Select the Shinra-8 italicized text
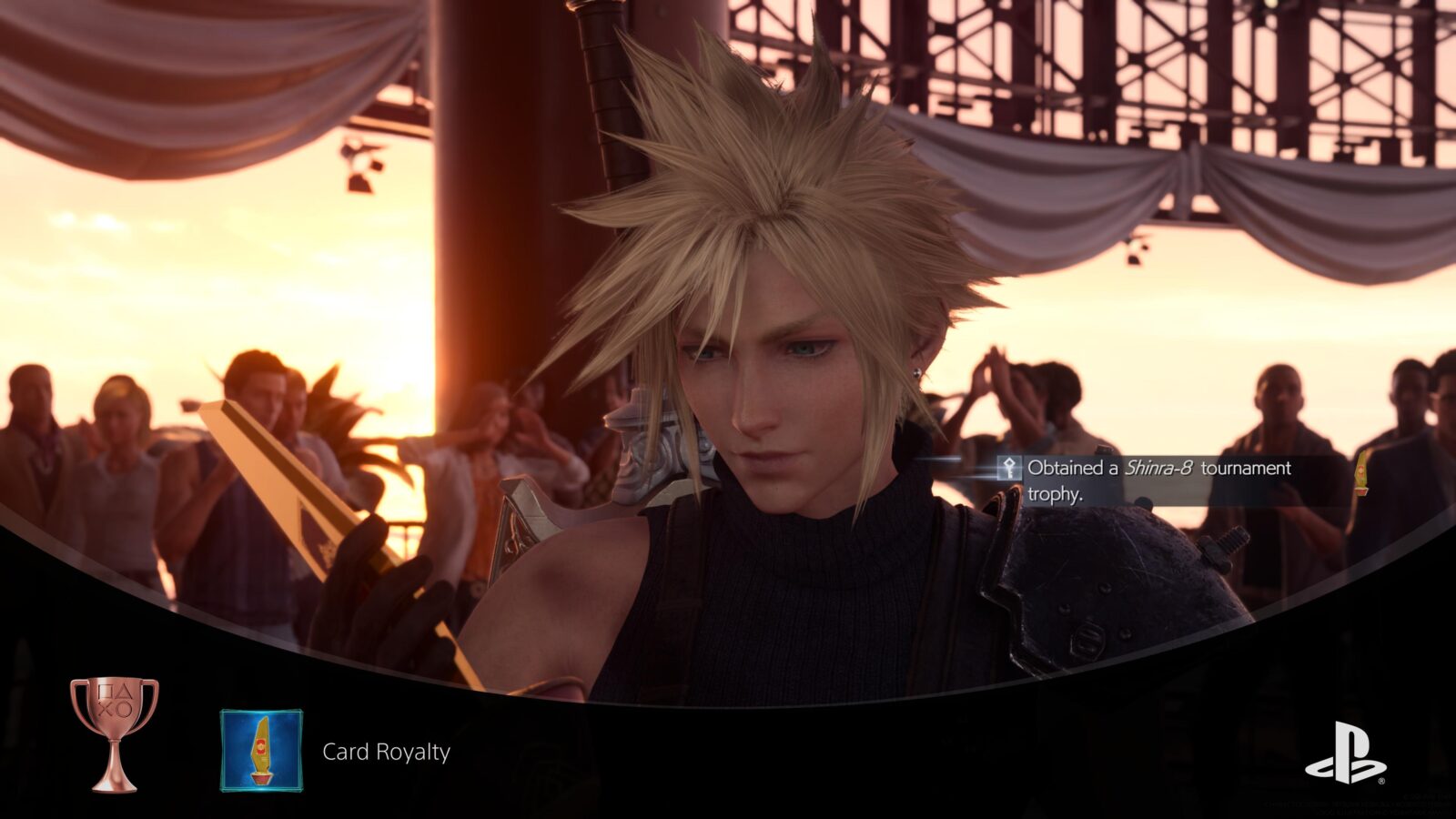The height and width of the screenshot is (819, 1456). click(x=1159, y=469)
